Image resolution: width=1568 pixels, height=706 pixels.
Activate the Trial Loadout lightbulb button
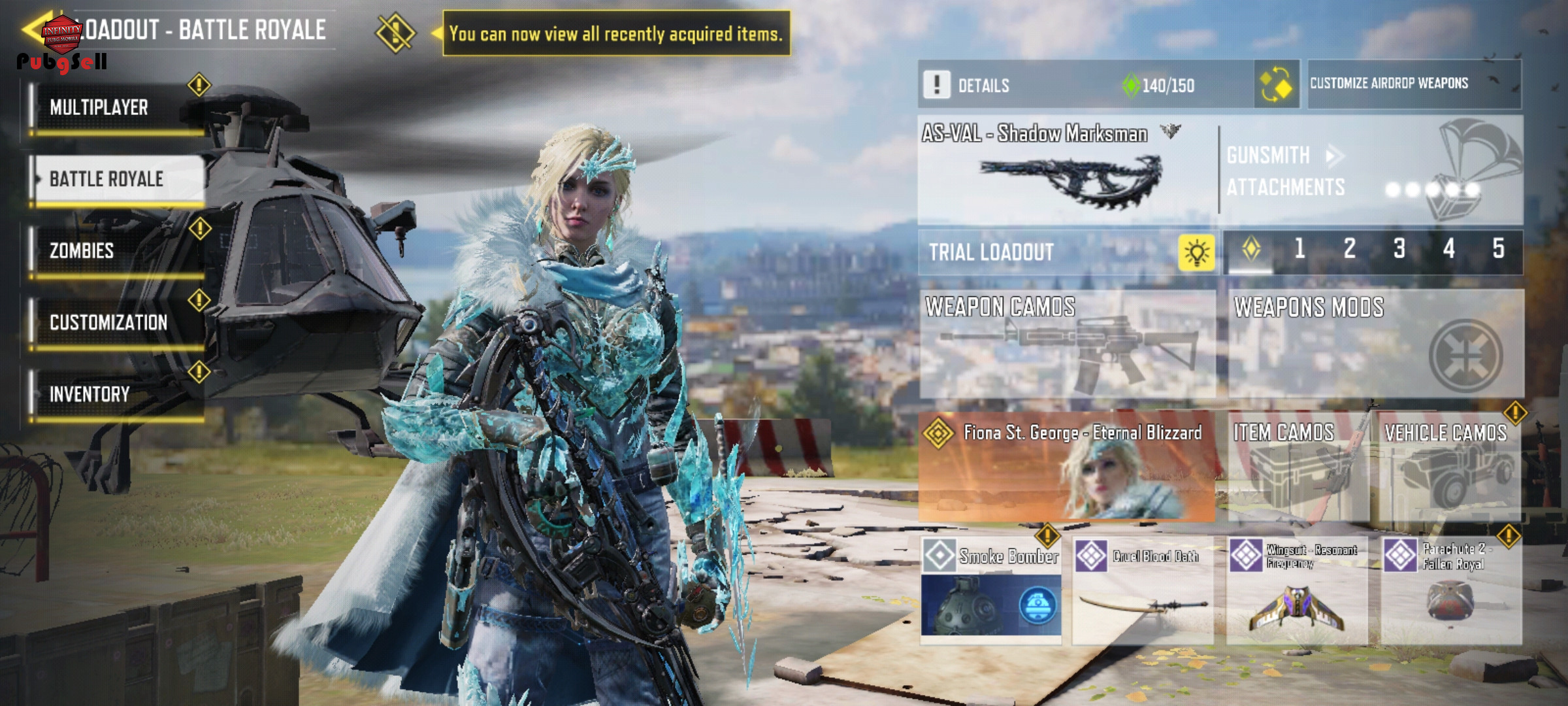coord(1196,252)
